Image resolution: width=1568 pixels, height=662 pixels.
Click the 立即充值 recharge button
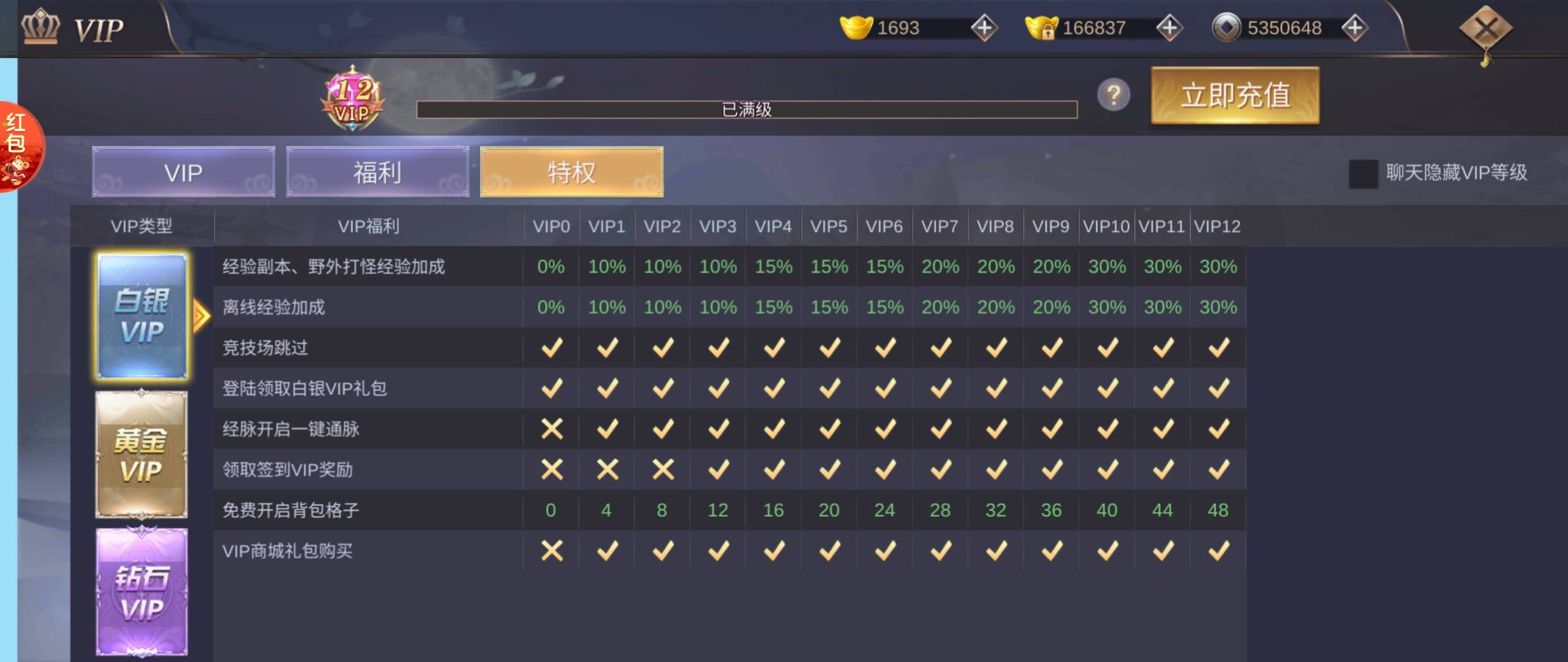coord(1235,96)
